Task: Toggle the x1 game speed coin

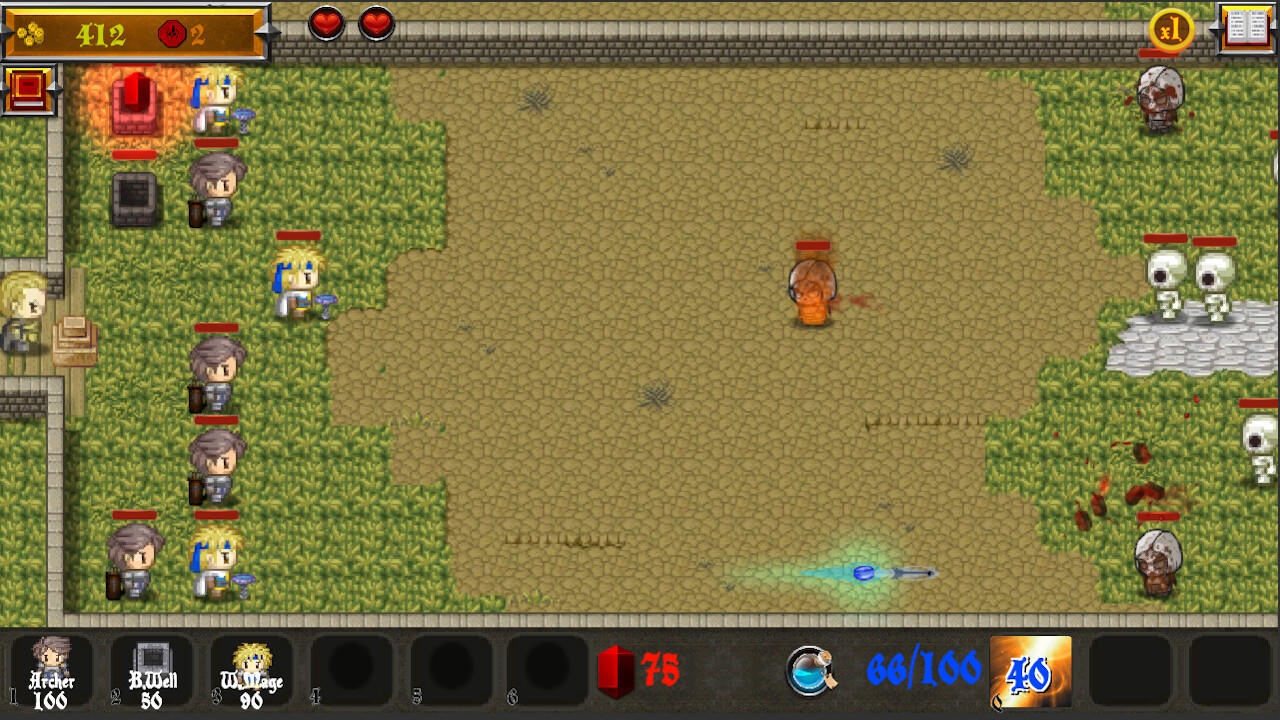Action: pos(1170,31)
